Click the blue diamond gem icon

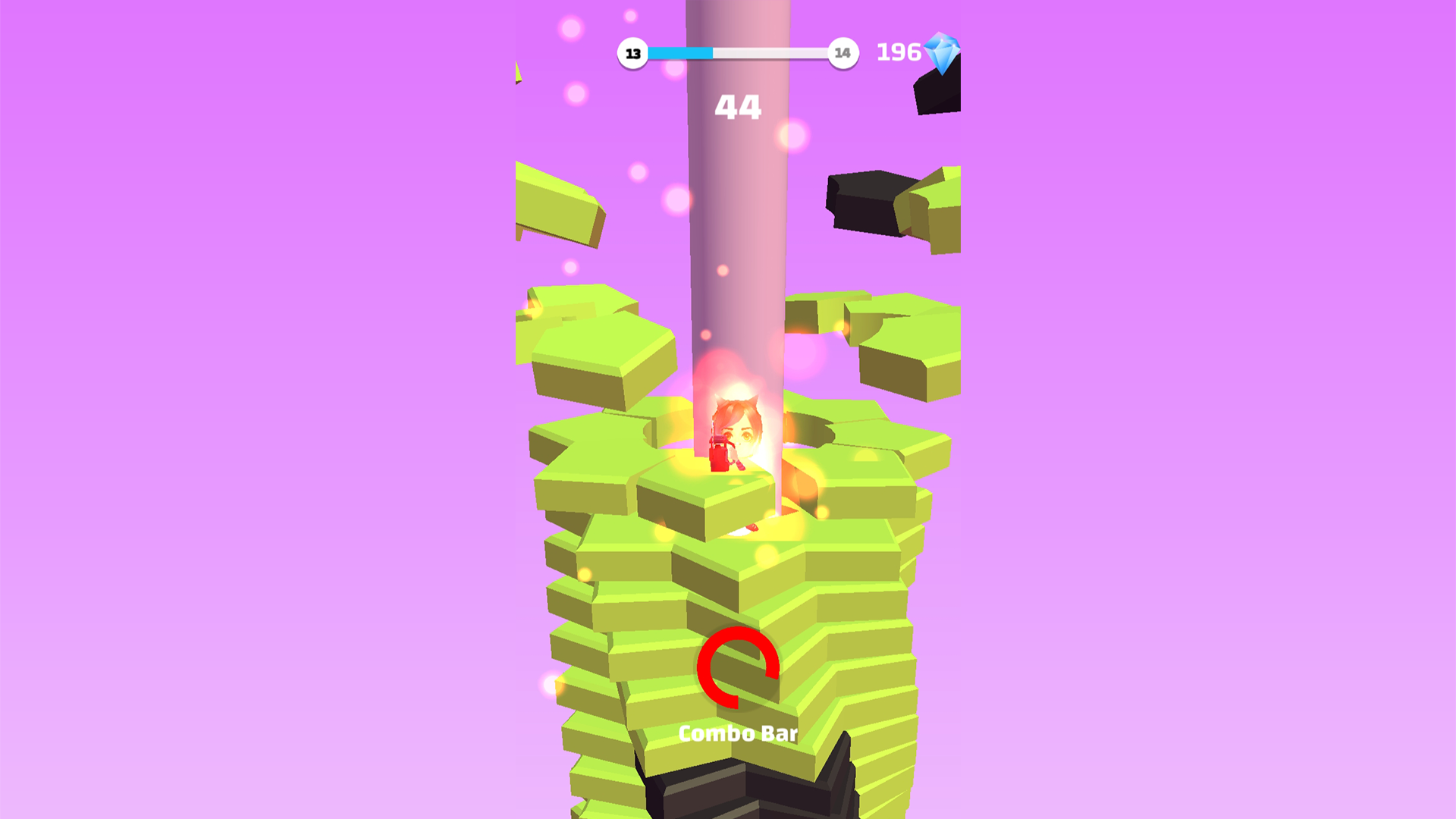940,53
